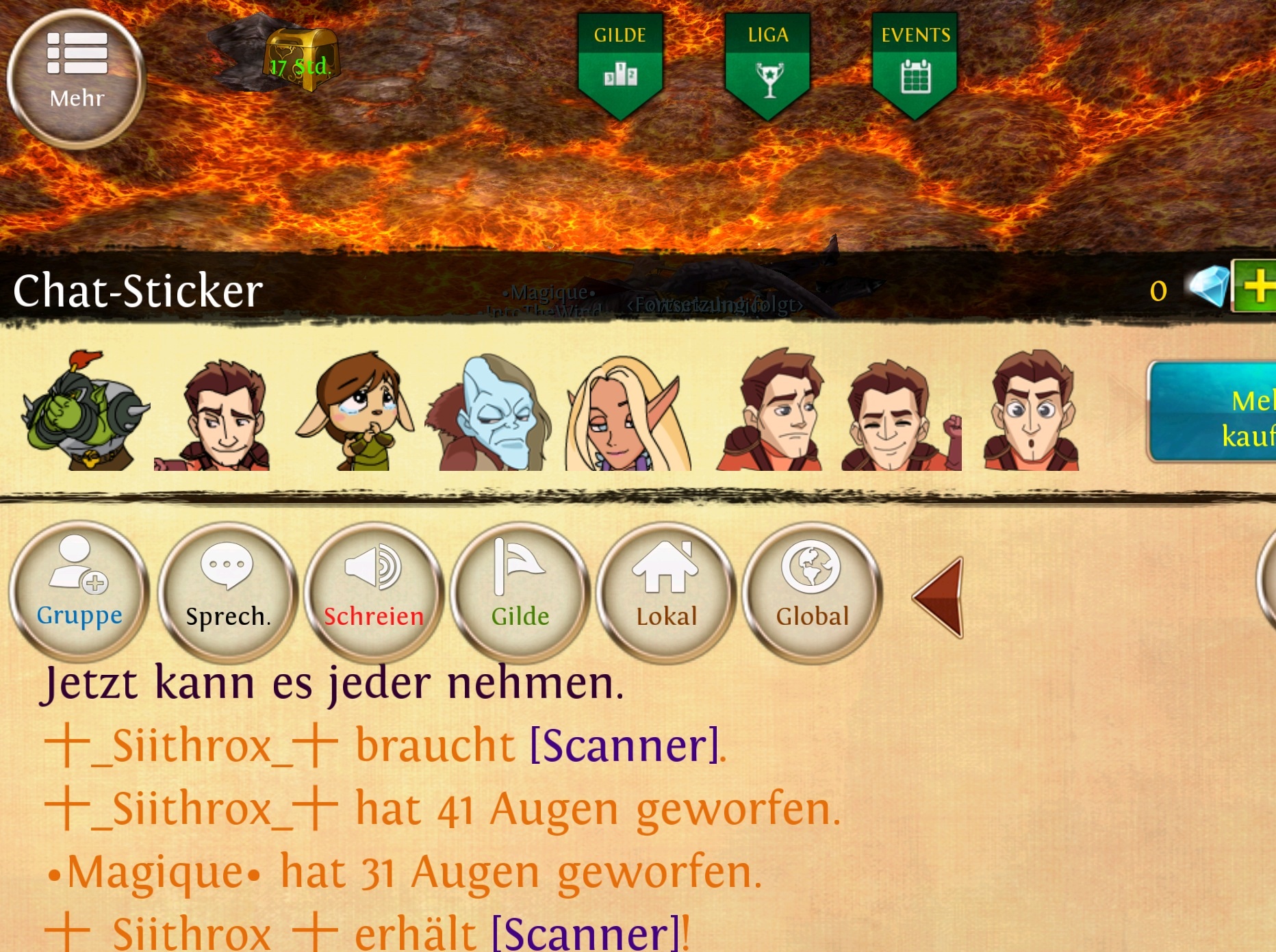Image resolution: width=1276 pixels, height=952 pixels.
Task: Switch to the Gruppe chat channel
Action: [79, 591]
